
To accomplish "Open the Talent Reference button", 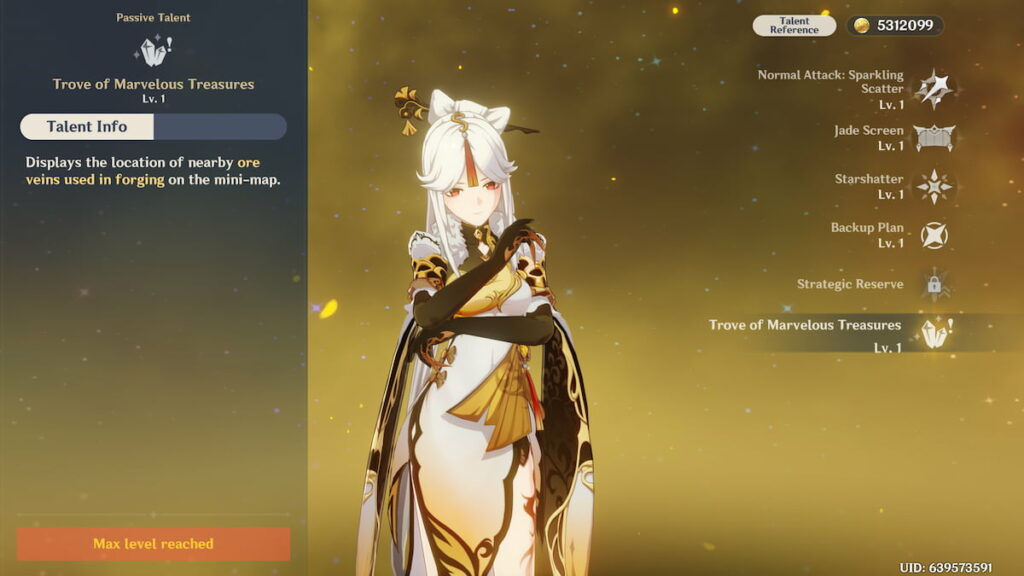I will tap(794, 26).
